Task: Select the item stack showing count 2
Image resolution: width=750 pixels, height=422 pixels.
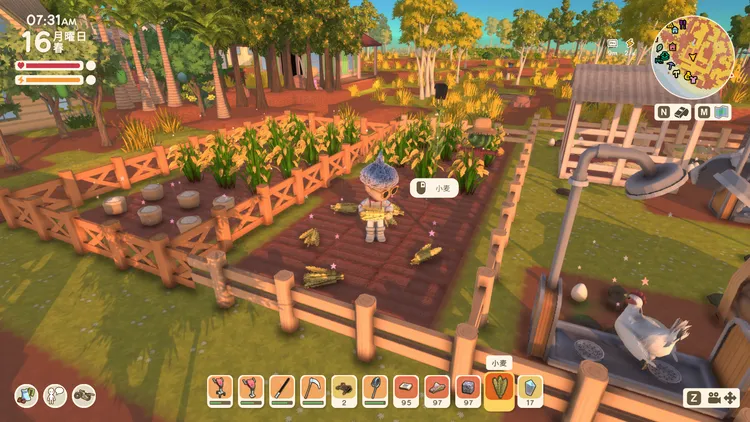Action: coord(344,388)
